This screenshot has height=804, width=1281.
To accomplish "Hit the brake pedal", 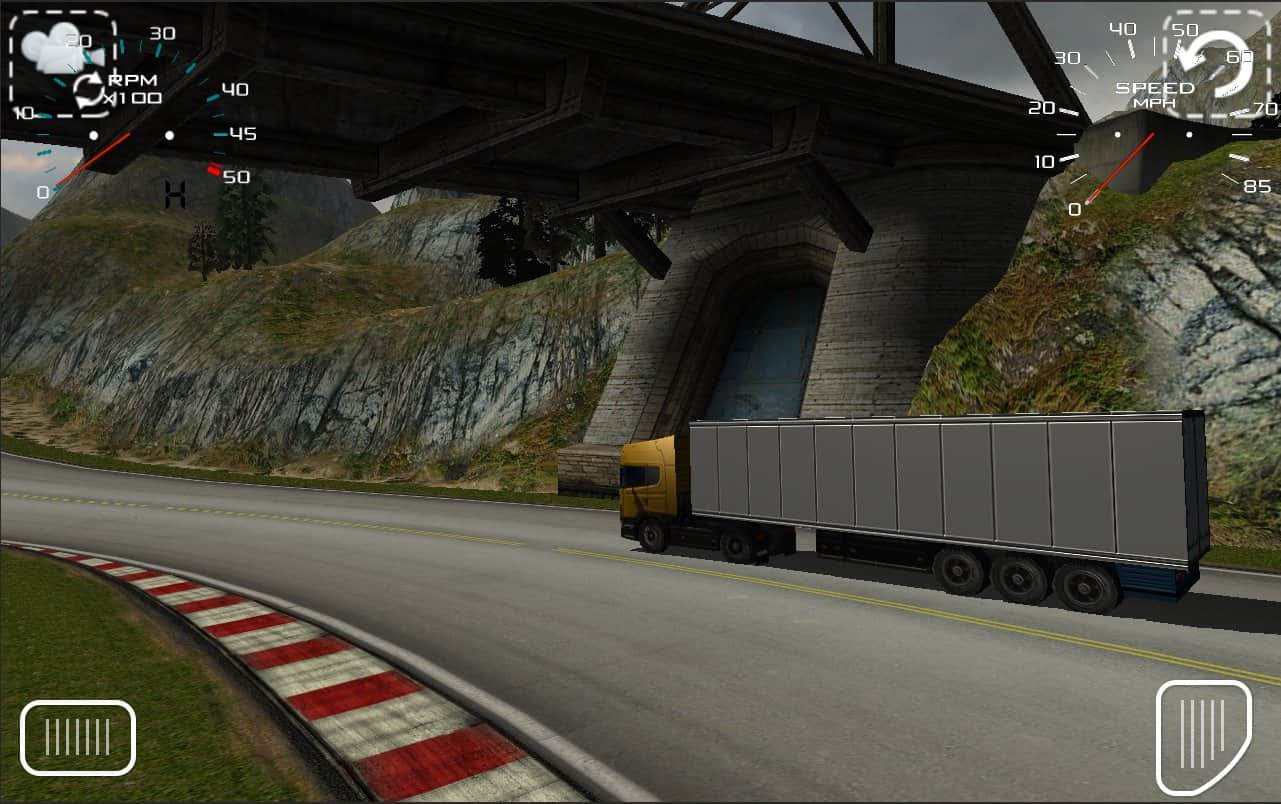I will (x=78, y=738).
